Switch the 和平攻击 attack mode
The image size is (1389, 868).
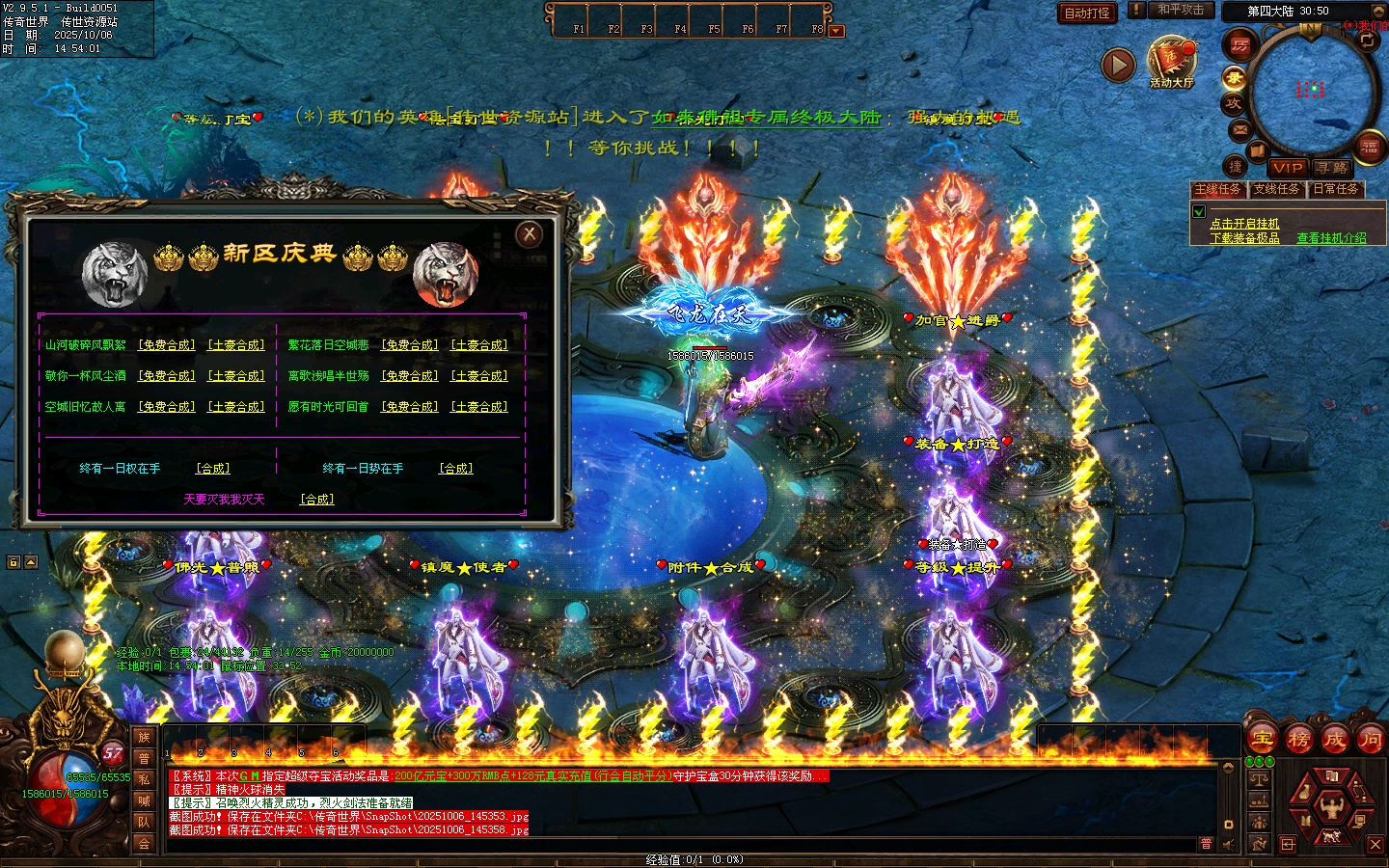(1181, 11)
